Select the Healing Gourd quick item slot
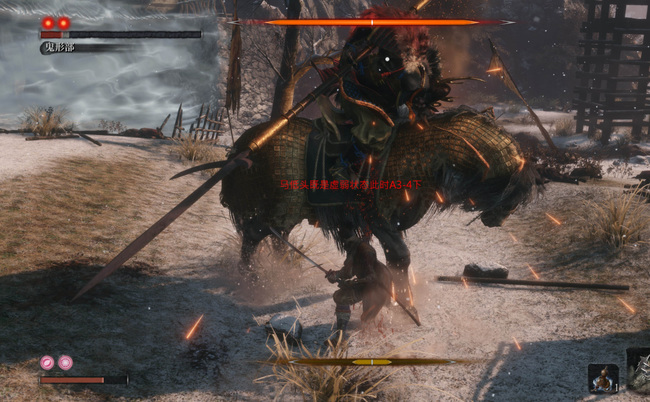The width and height of the screenshot is (650, 402). click(602, 378)
